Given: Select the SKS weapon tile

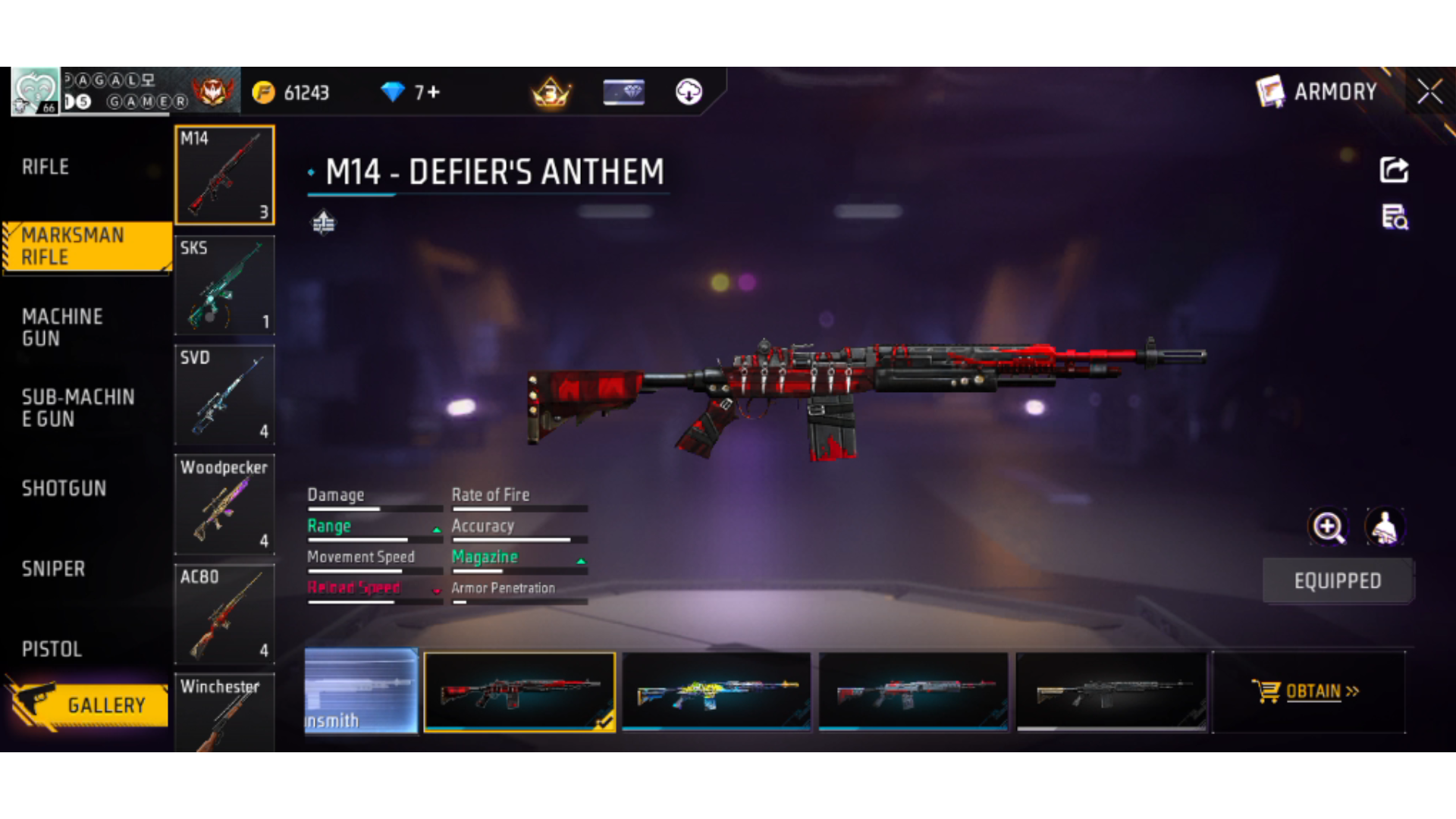Looking at the screenshot, I should coord(224,286).
